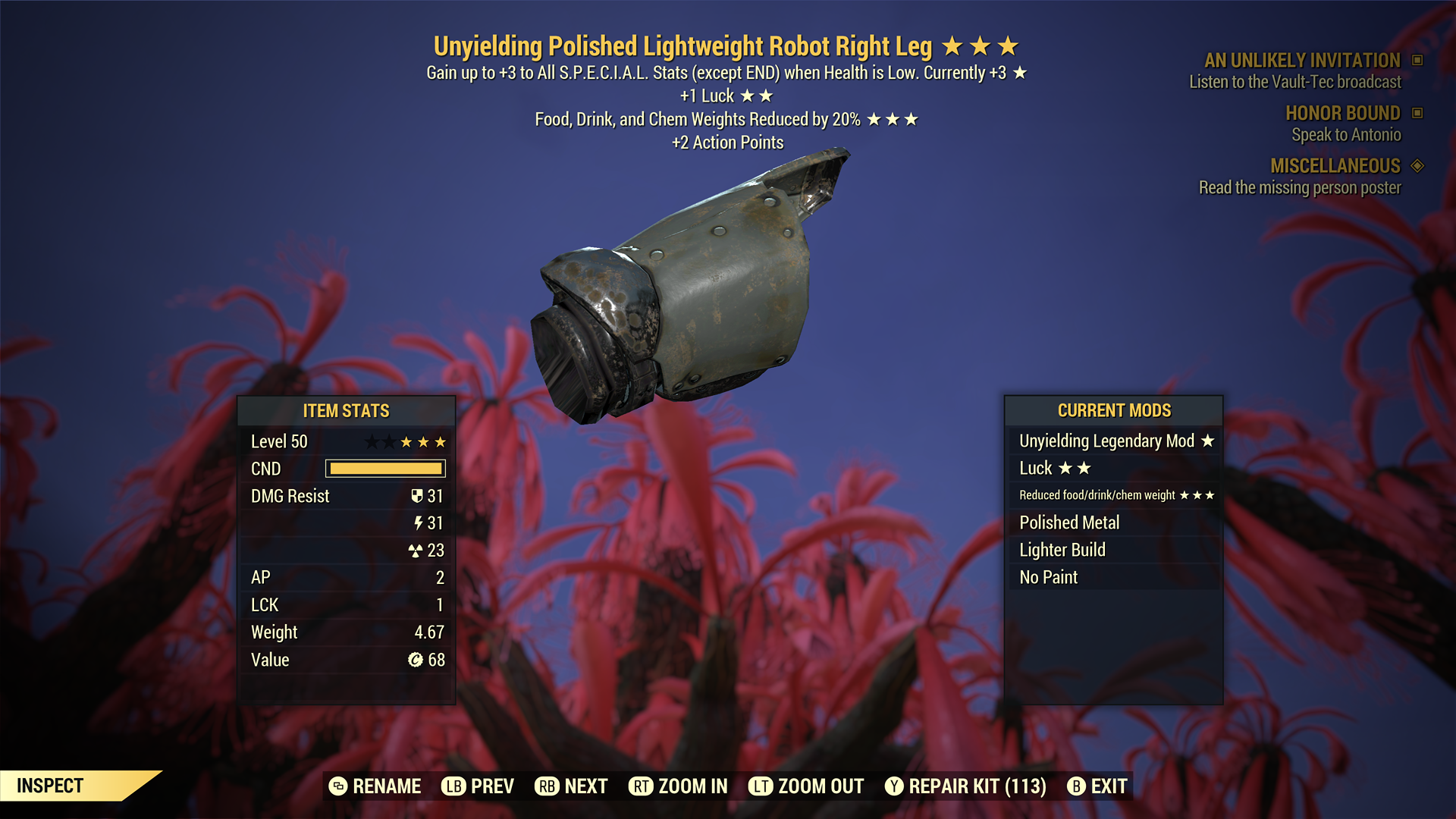
Task: Select the Honor Bound quest objective
Action: pyautogui.click(x=1342, y=113)
